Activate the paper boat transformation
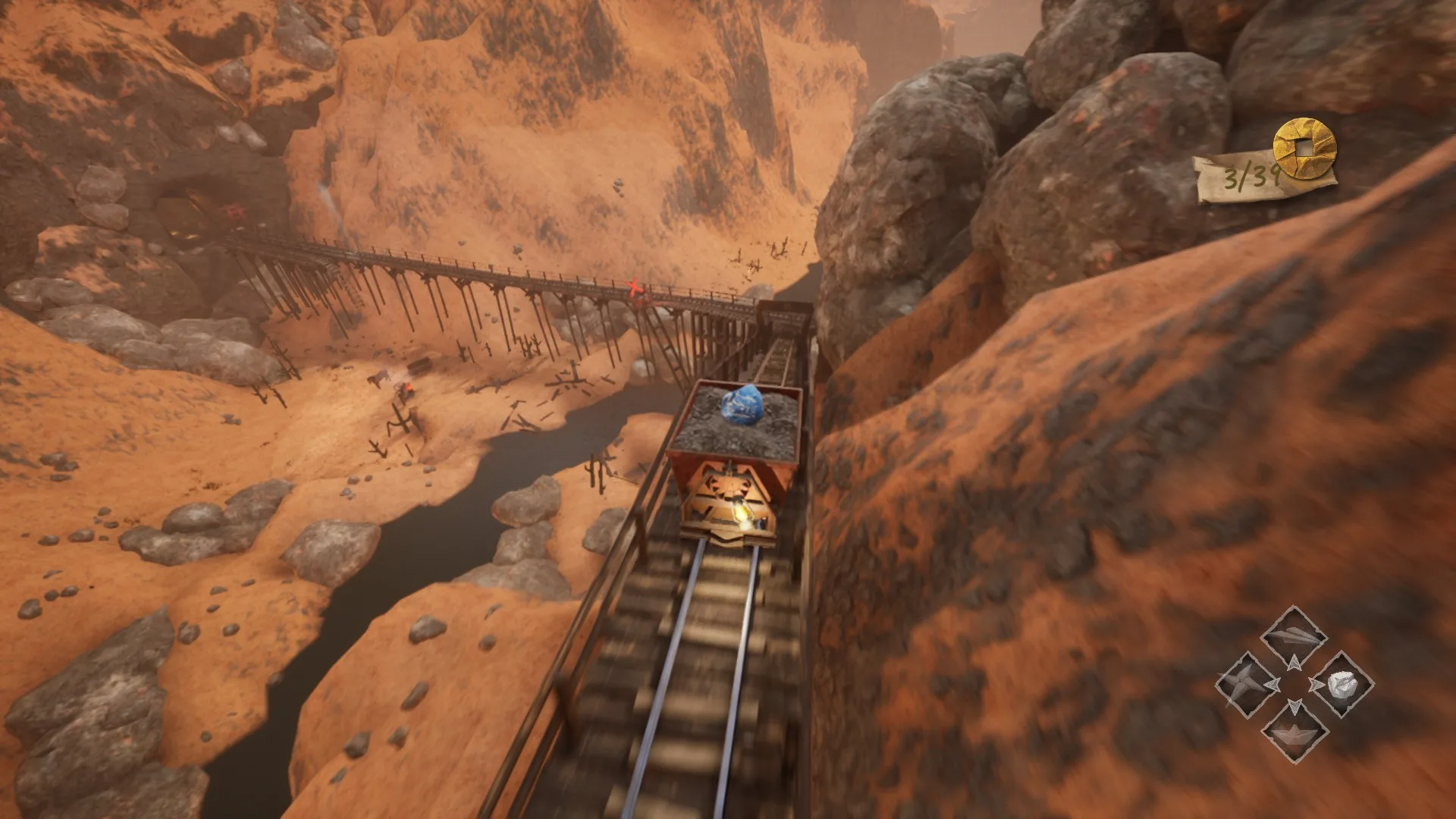1456x819 pixels. (1294, 731)
